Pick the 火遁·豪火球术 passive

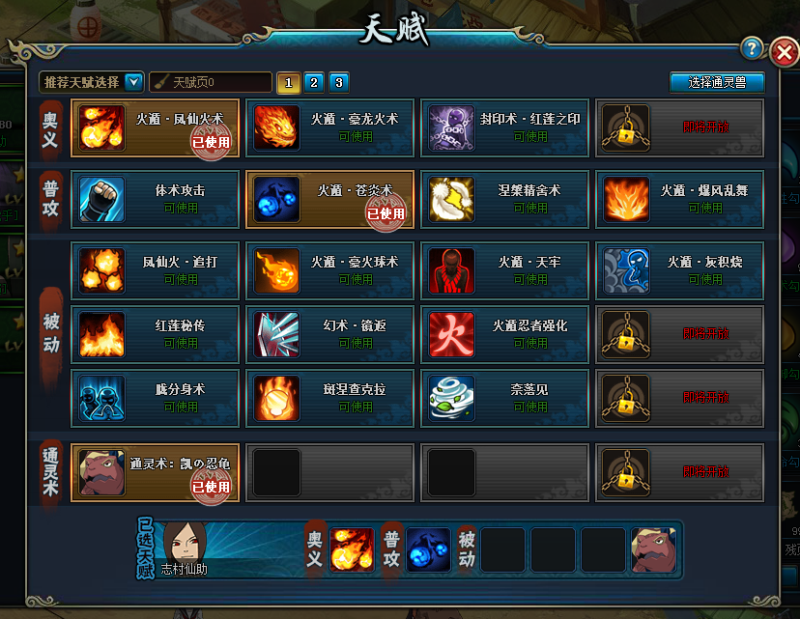pos(329,270)
